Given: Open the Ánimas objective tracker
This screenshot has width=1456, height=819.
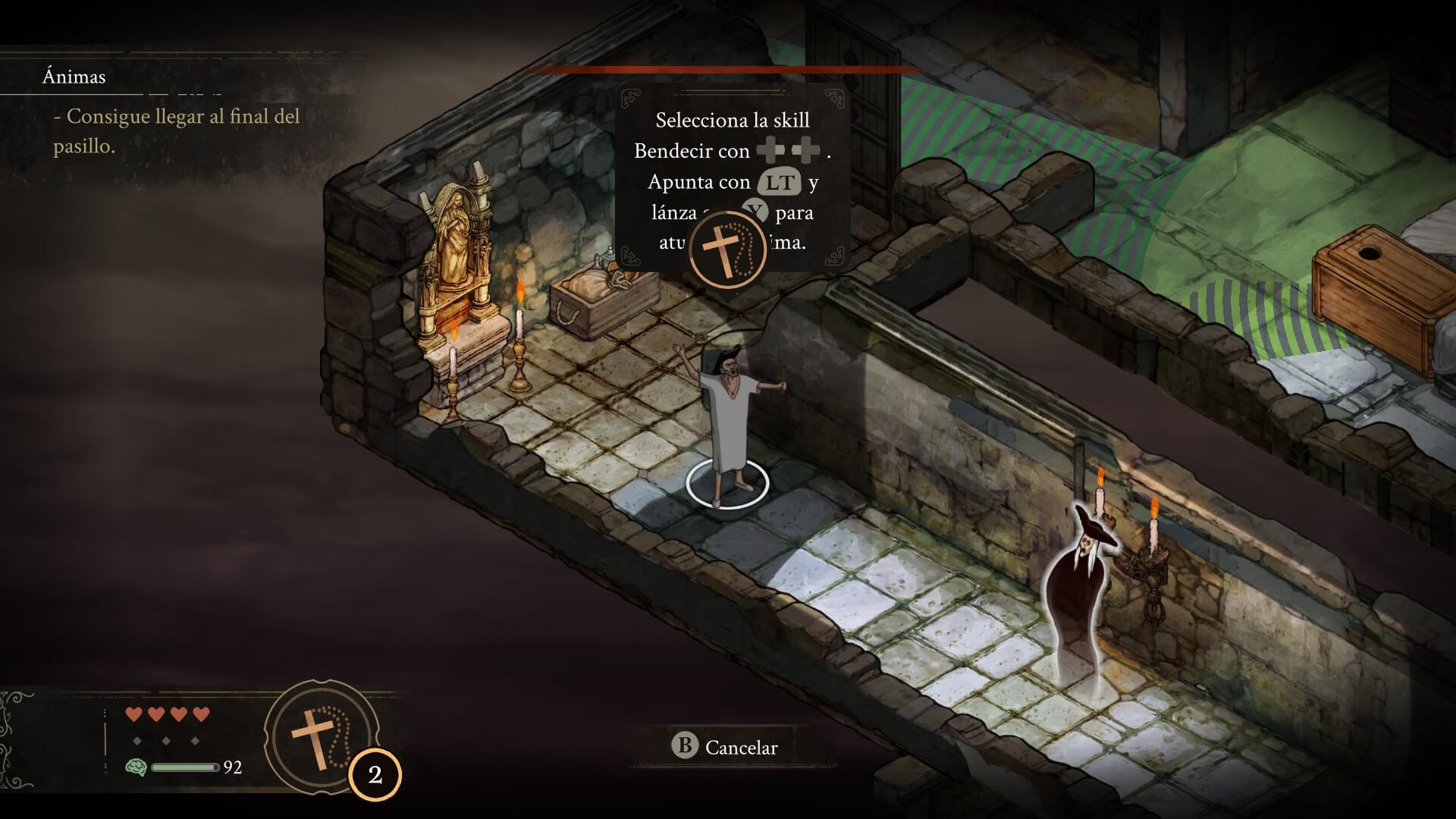Looking at the screenshot, I should [74, 77].
